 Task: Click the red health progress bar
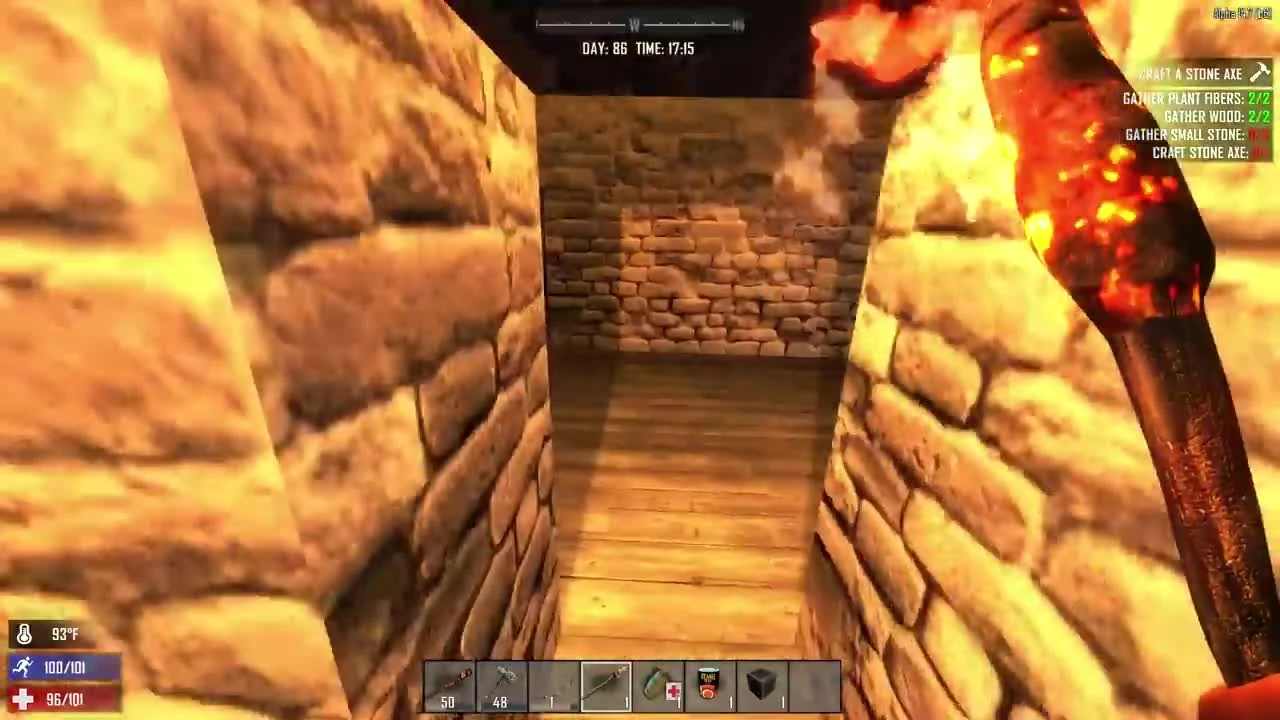pyautogui.click(x=64, y=699)
